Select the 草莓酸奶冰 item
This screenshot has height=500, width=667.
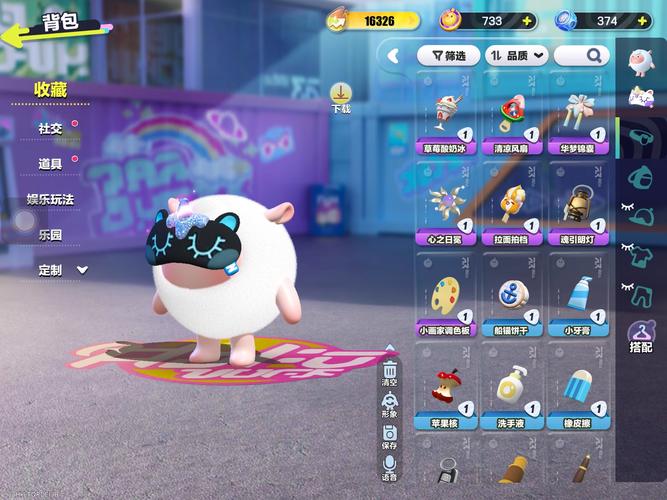pyautogui.click(x=446, y=120)
